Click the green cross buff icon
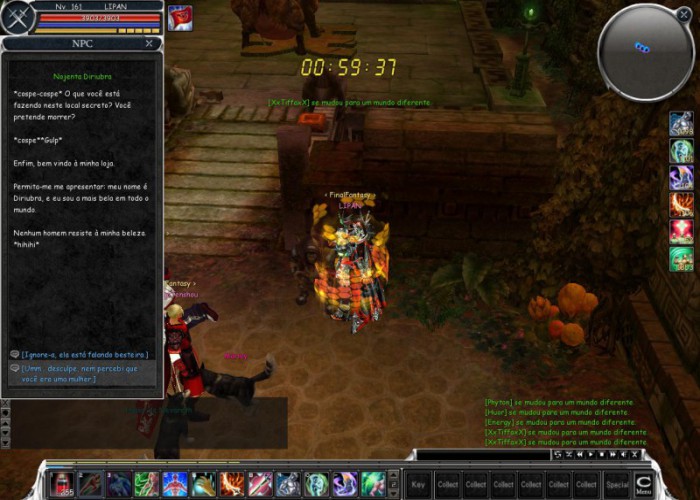 coord(681,259)
